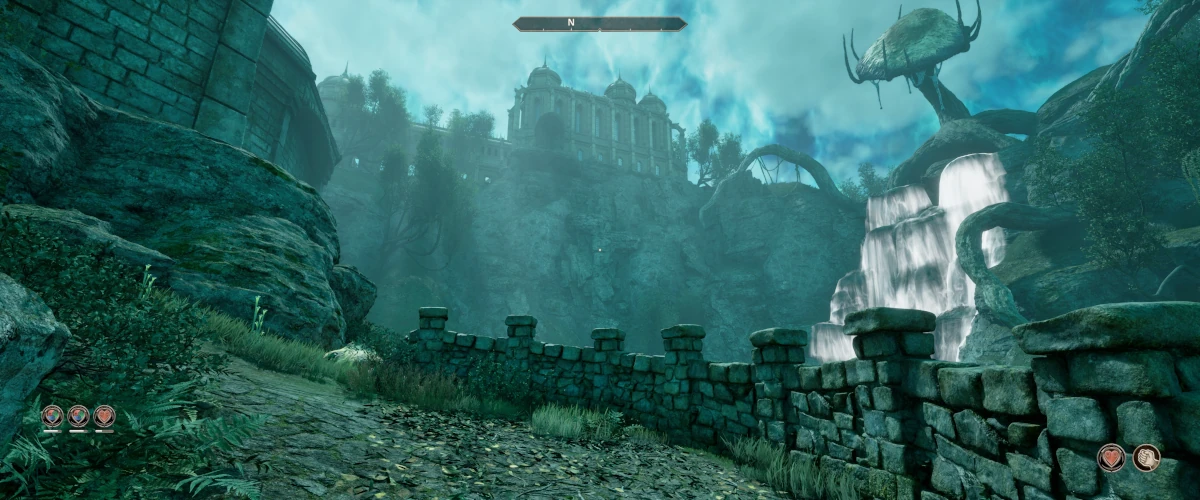Click the red heart icon beside the fist
Viewport: 1200px width, 500px height.
coord(1111,458)
